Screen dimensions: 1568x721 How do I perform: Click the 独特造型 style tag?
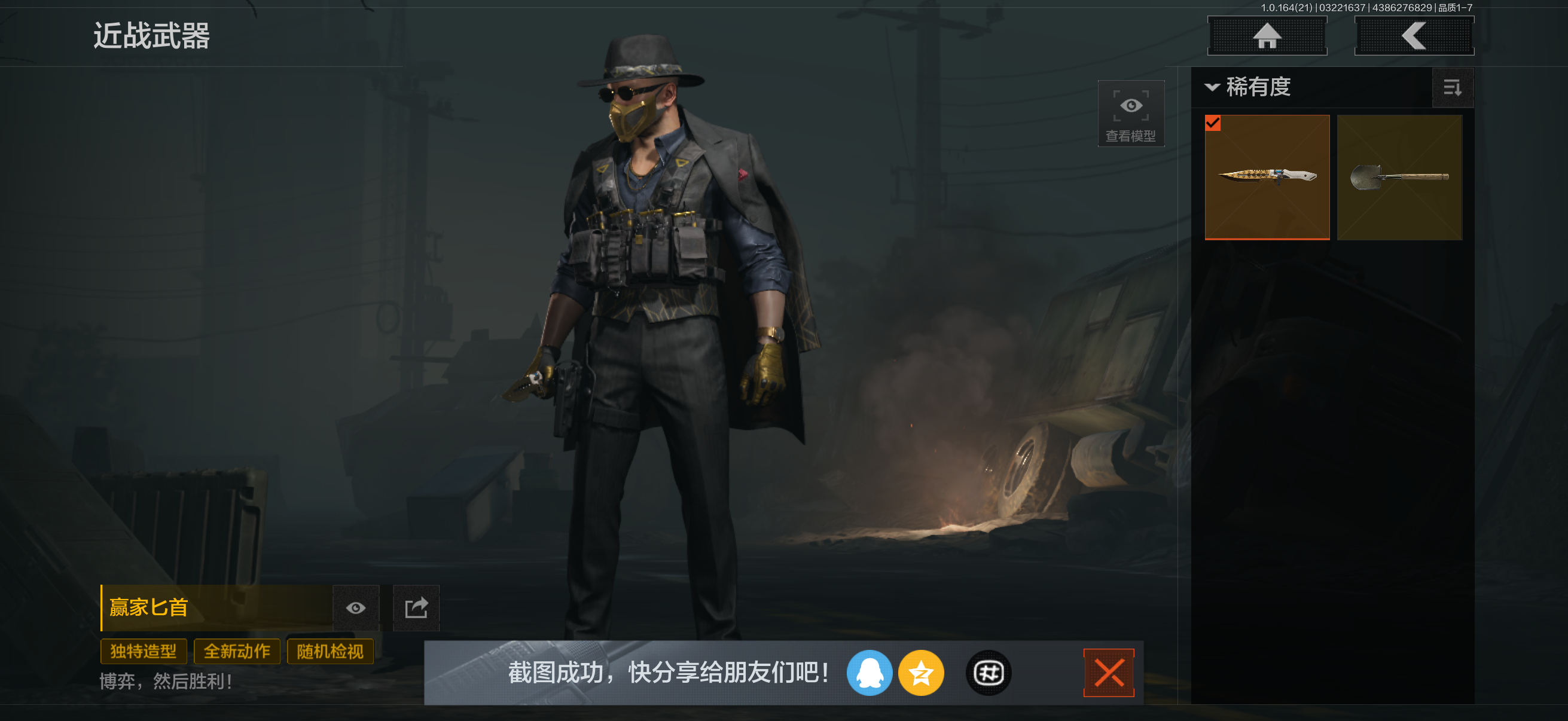pyautogui.click(x=144, y=651)
